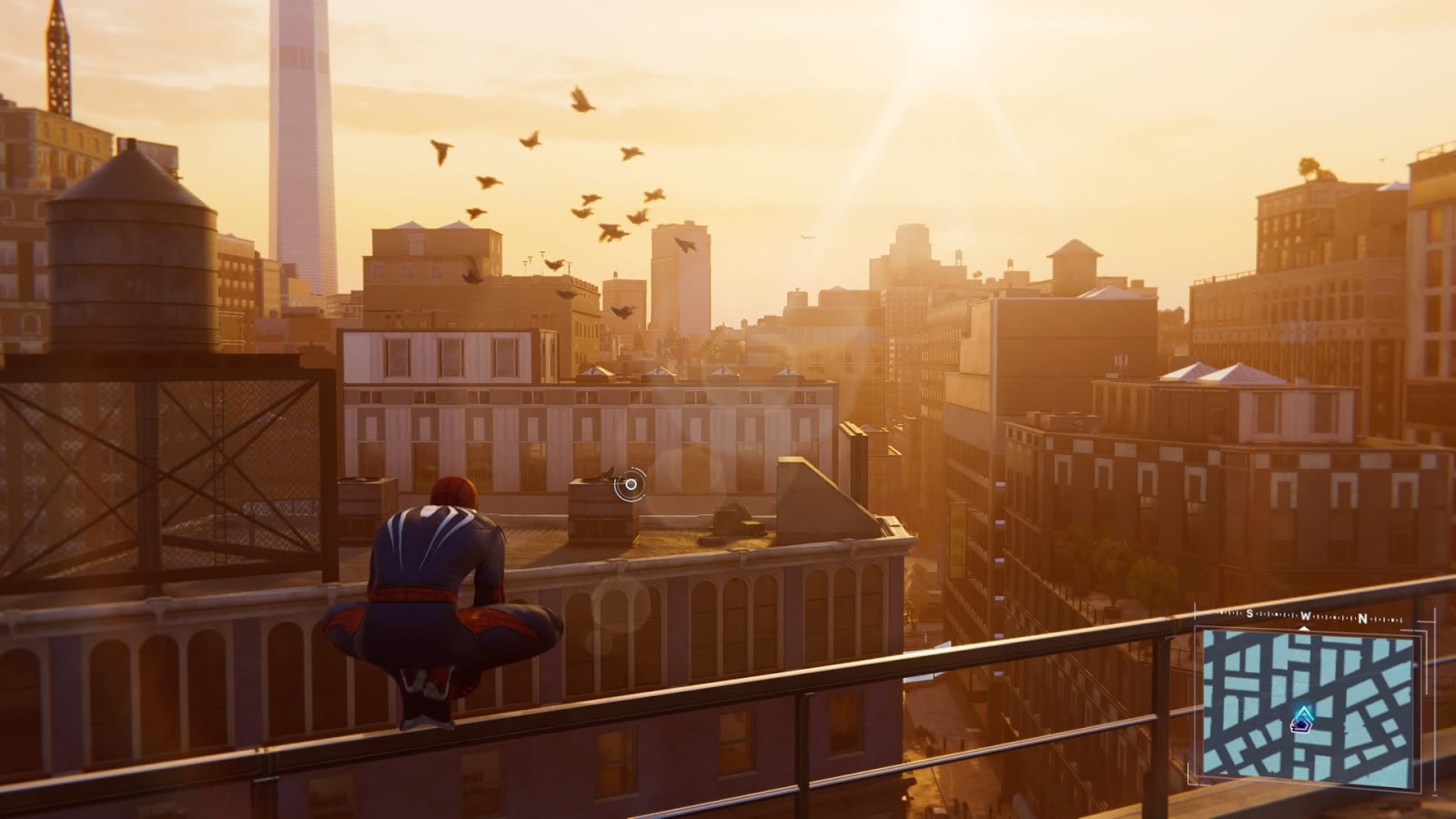
Task: Select the purple objective icon on the minimap
Action: [x=1300, y=725]
